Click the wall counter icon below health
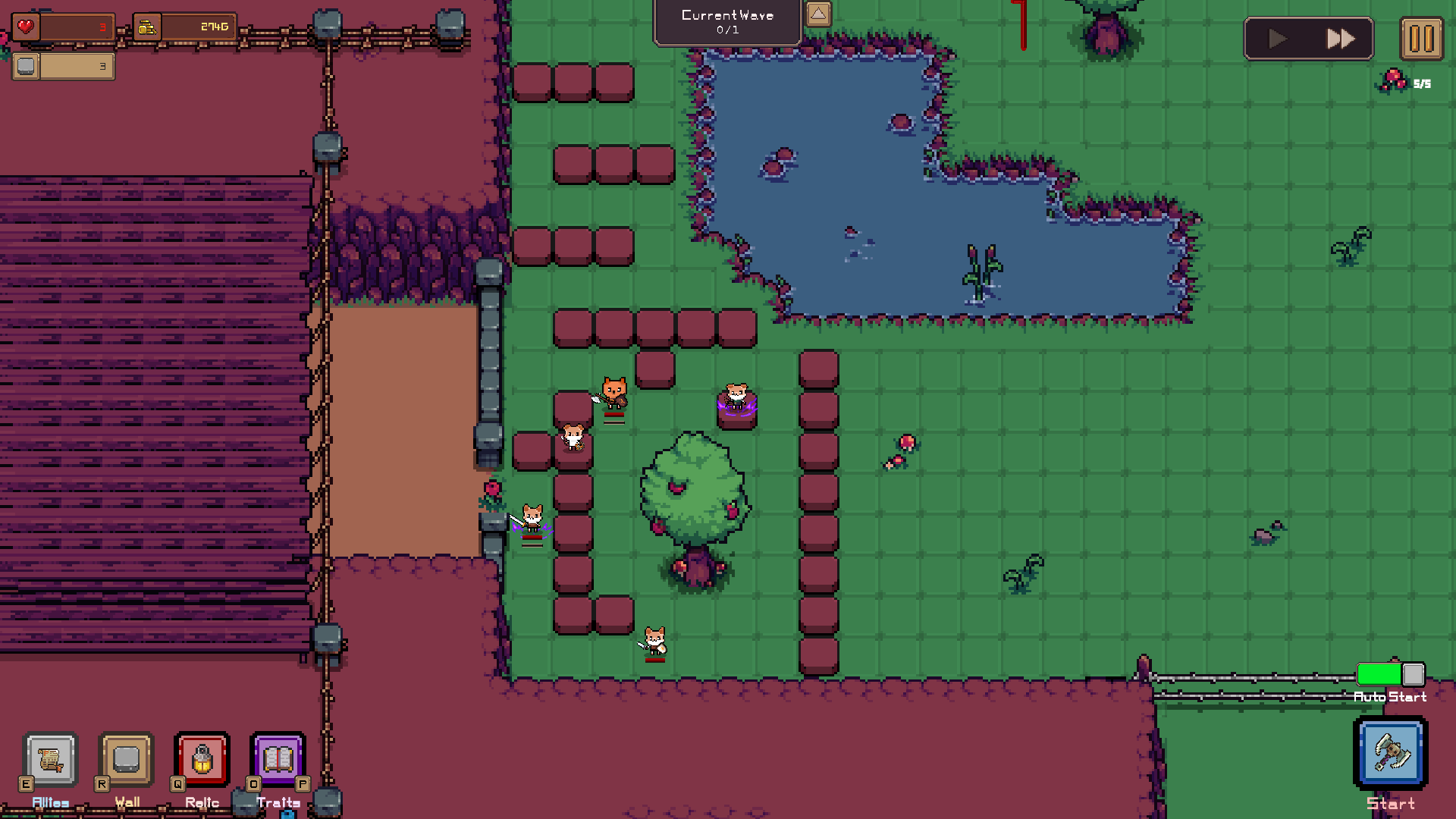The height and width of the screenshot is (819, 1456). coord(25,67)
